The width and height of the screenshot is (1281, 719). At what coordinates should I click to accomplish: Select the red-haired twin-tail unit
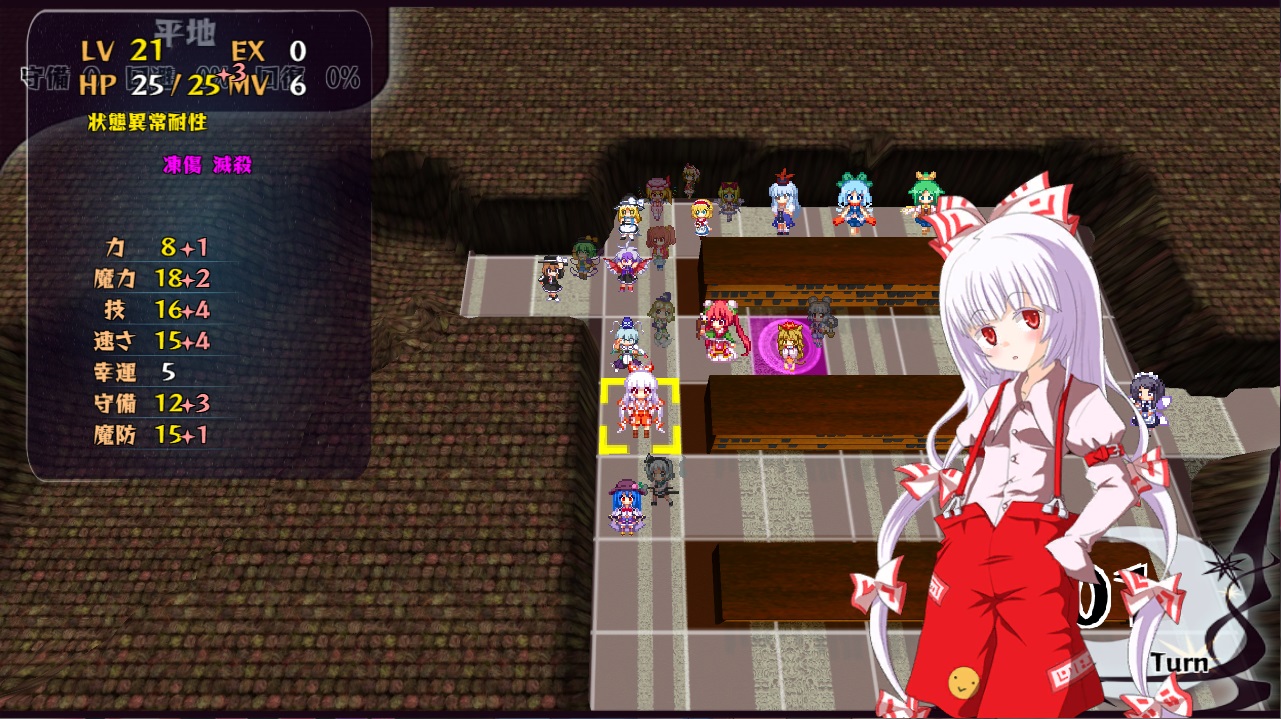click(718, 330)
